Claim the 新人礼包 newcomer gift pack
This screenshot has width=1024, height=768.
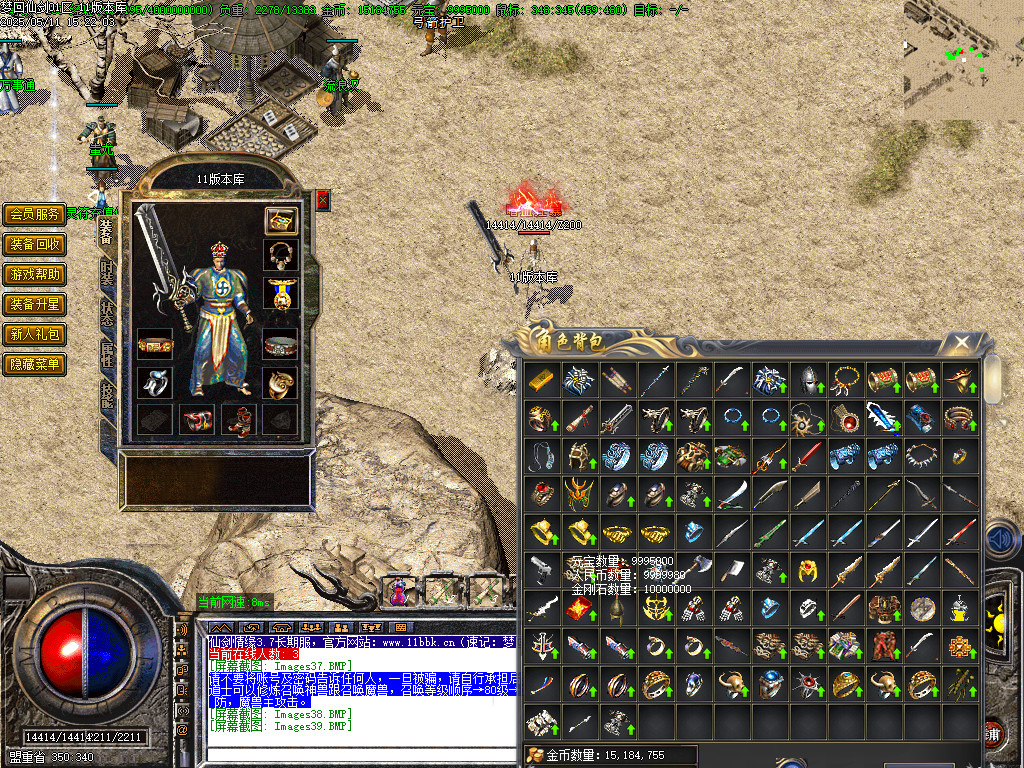click(35, 334)
